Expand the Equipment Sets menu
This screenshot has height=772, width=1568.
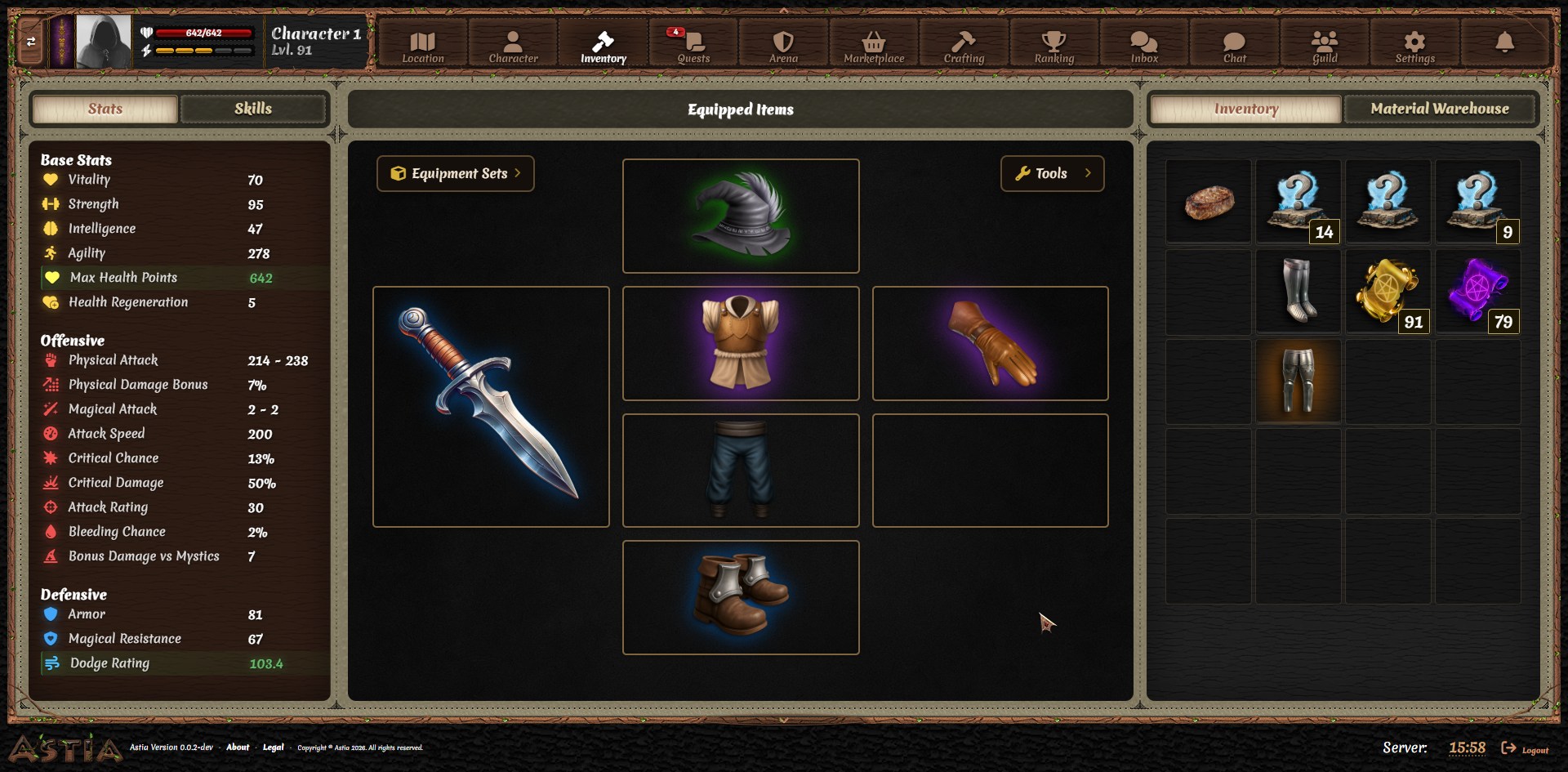click(455, 173)
